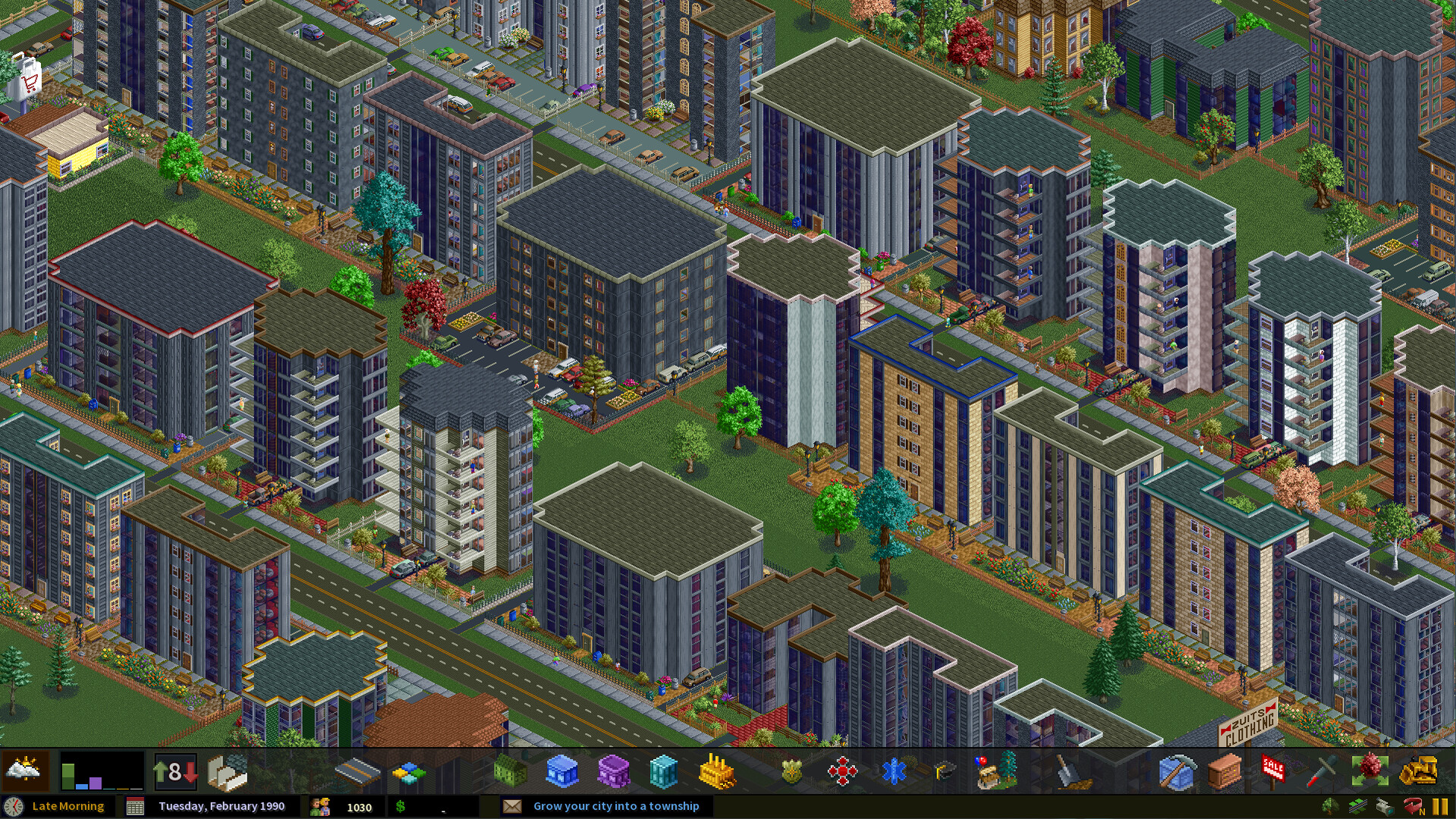This screenshot has height=819, width=1456.
Task: Select the bulldozer demolish tool
Action: click(x=1420, y=772)
